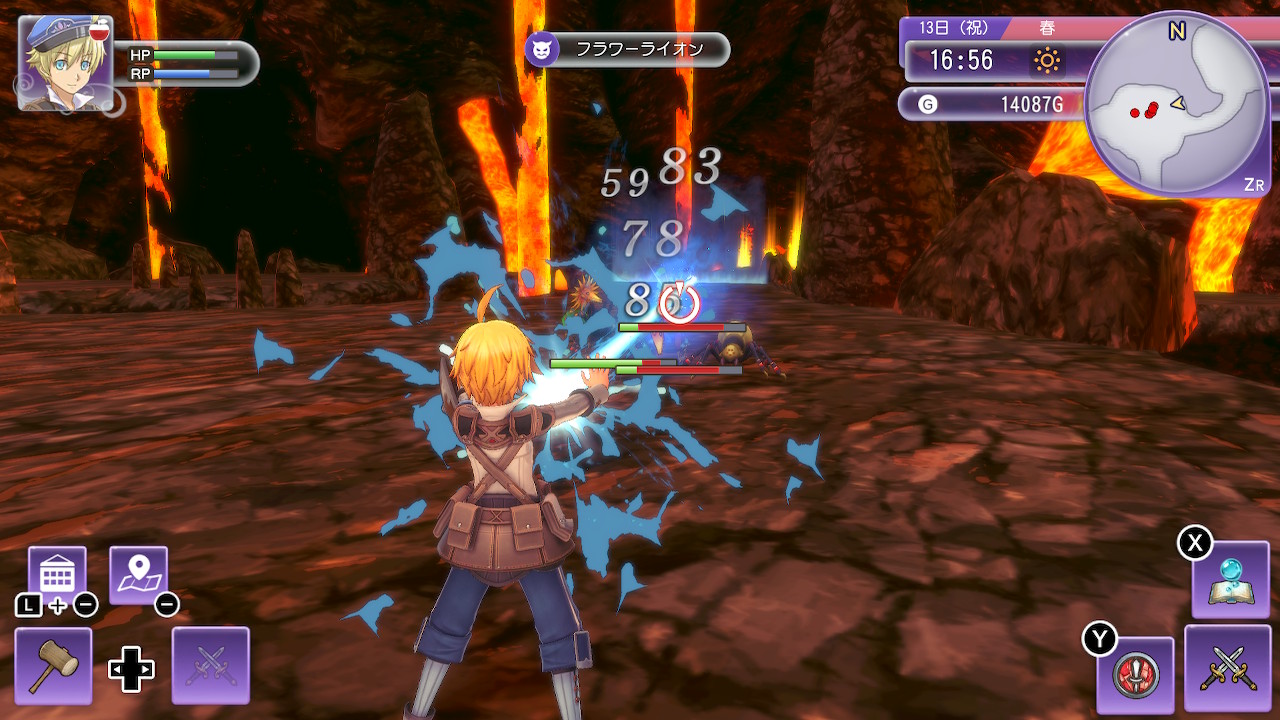Select the faded crossed swords slot

pyautogui.click(x=210, y=665)
